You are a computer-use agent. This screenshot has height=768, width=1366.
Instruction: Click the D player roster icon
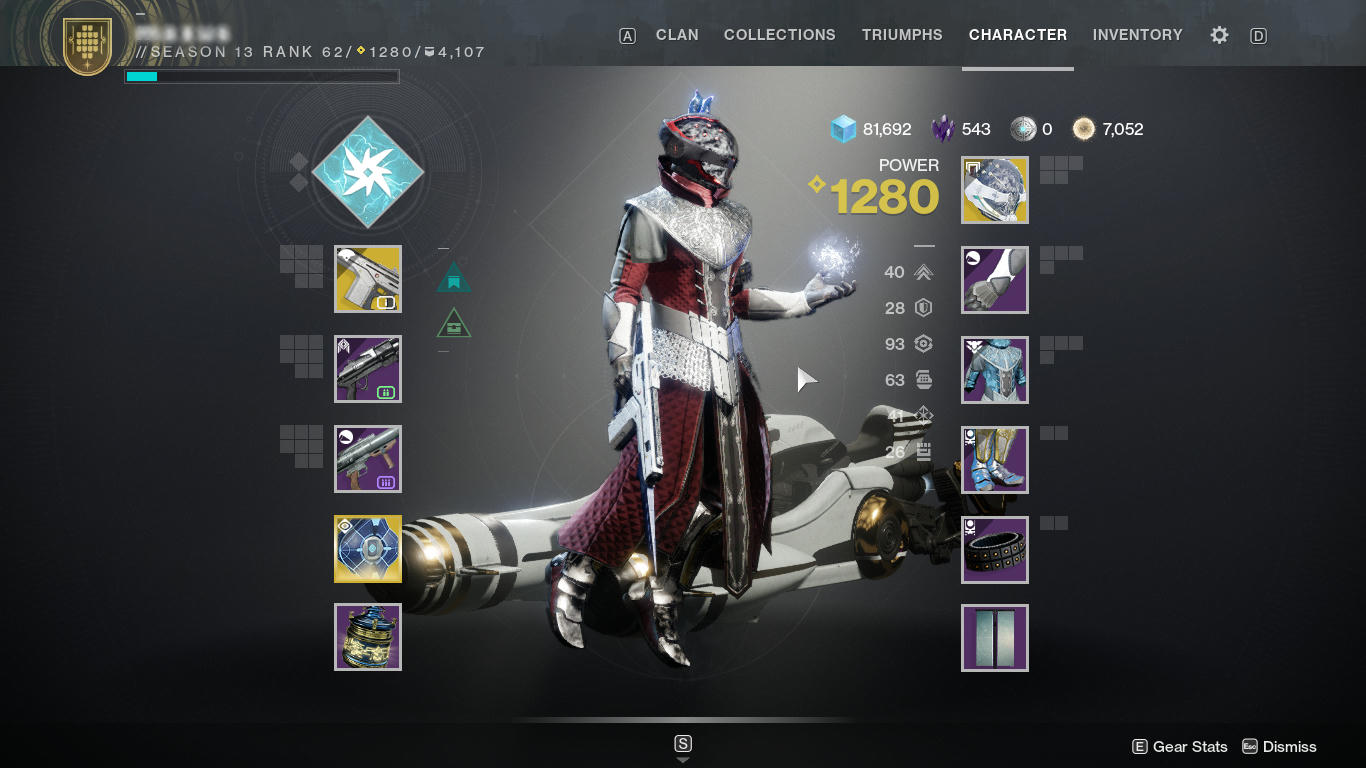(x=1258, y=34)
